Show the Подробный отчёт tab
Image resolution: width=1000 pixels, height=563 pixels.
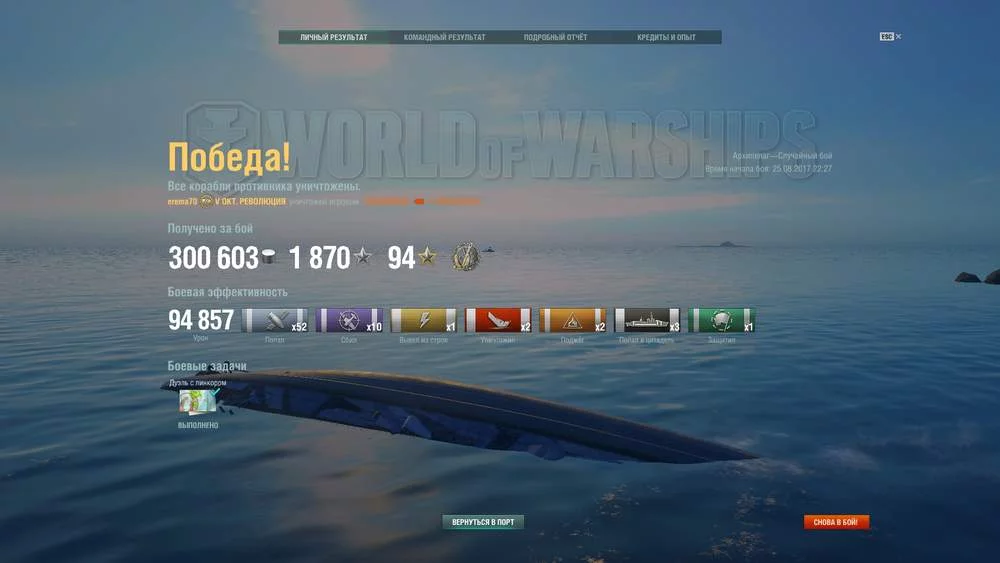coord(556,38)
